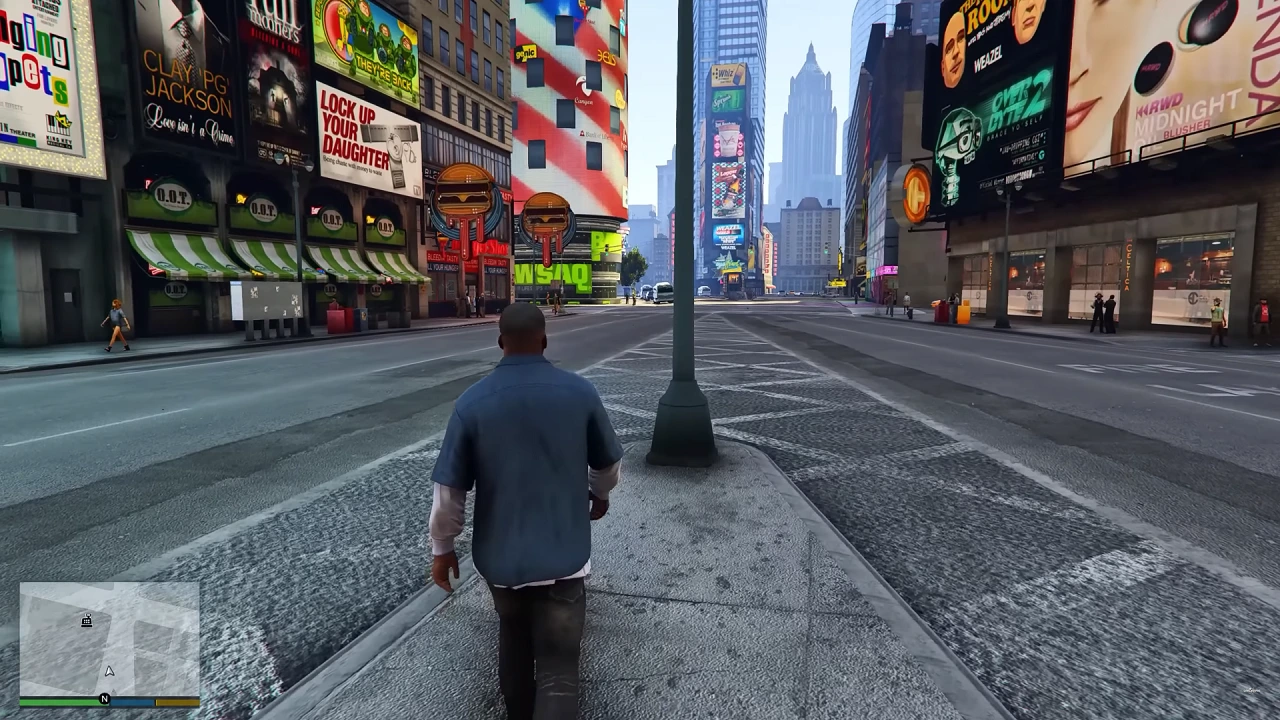Click the yellow special ability bar segment
Screen dimensions: 1280x720
pos(177,701)
